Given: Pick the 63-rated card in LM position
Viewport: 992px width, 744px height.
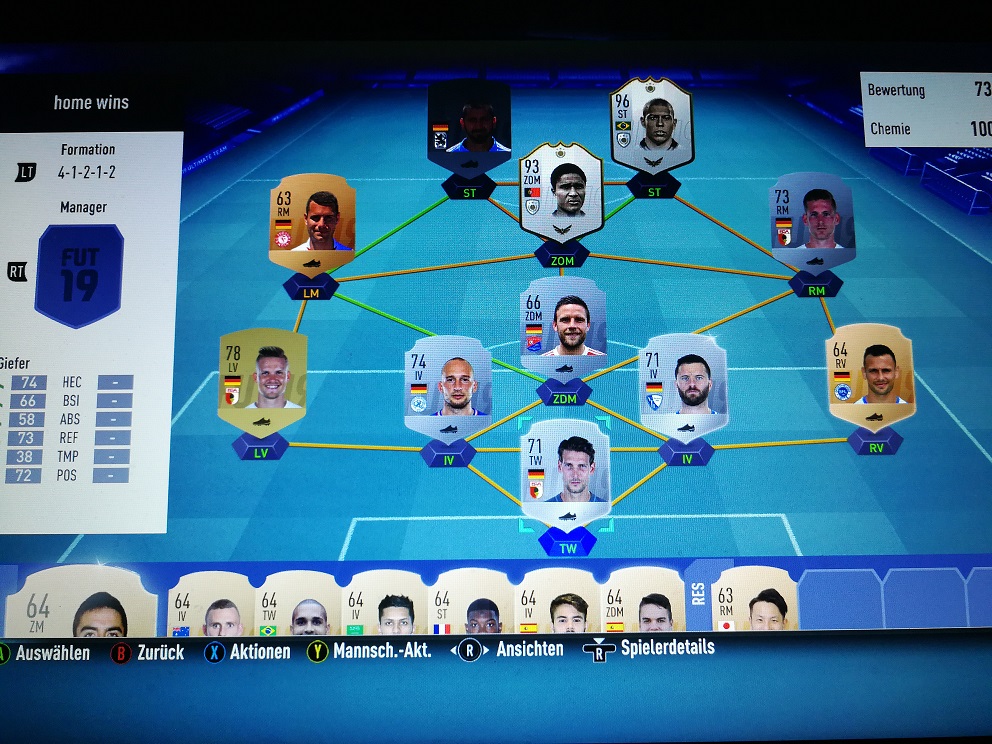Looking at the screenshot, I should tap(311, 222).
